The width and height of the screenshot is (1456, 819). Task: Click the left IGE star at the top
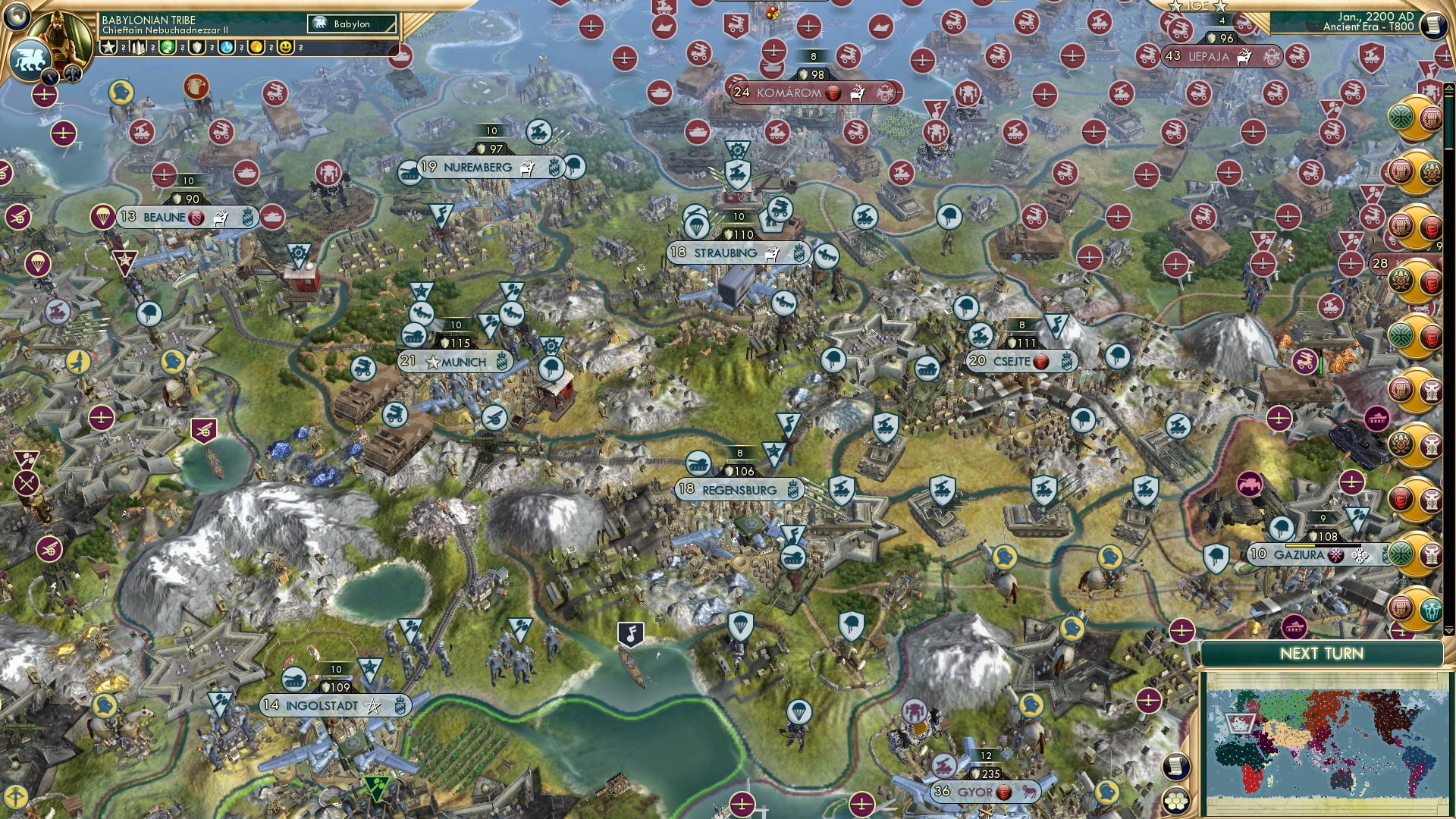click(x=1175, y=6)
